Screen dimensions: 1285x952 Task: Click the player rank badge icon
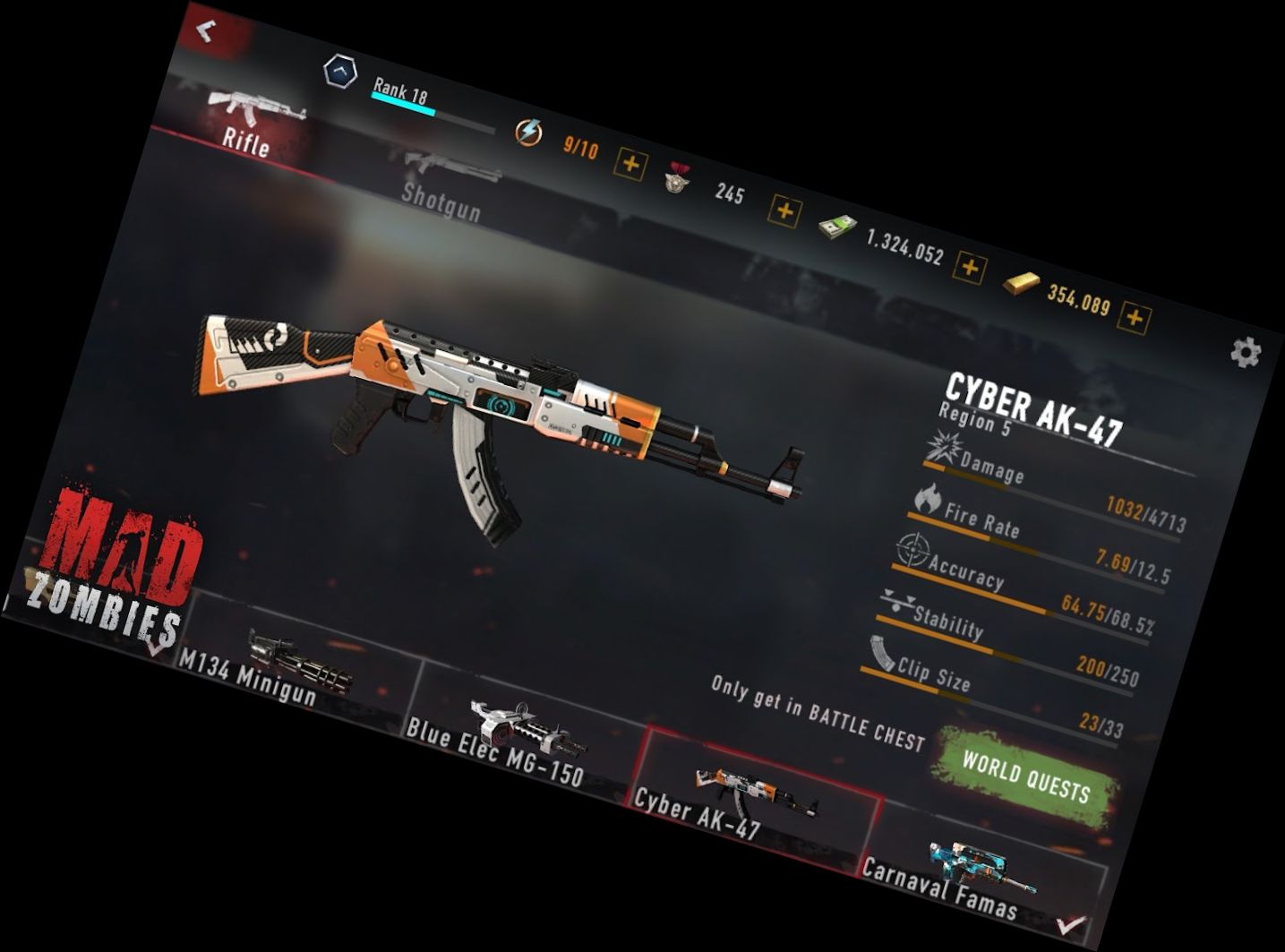[340, 72]
